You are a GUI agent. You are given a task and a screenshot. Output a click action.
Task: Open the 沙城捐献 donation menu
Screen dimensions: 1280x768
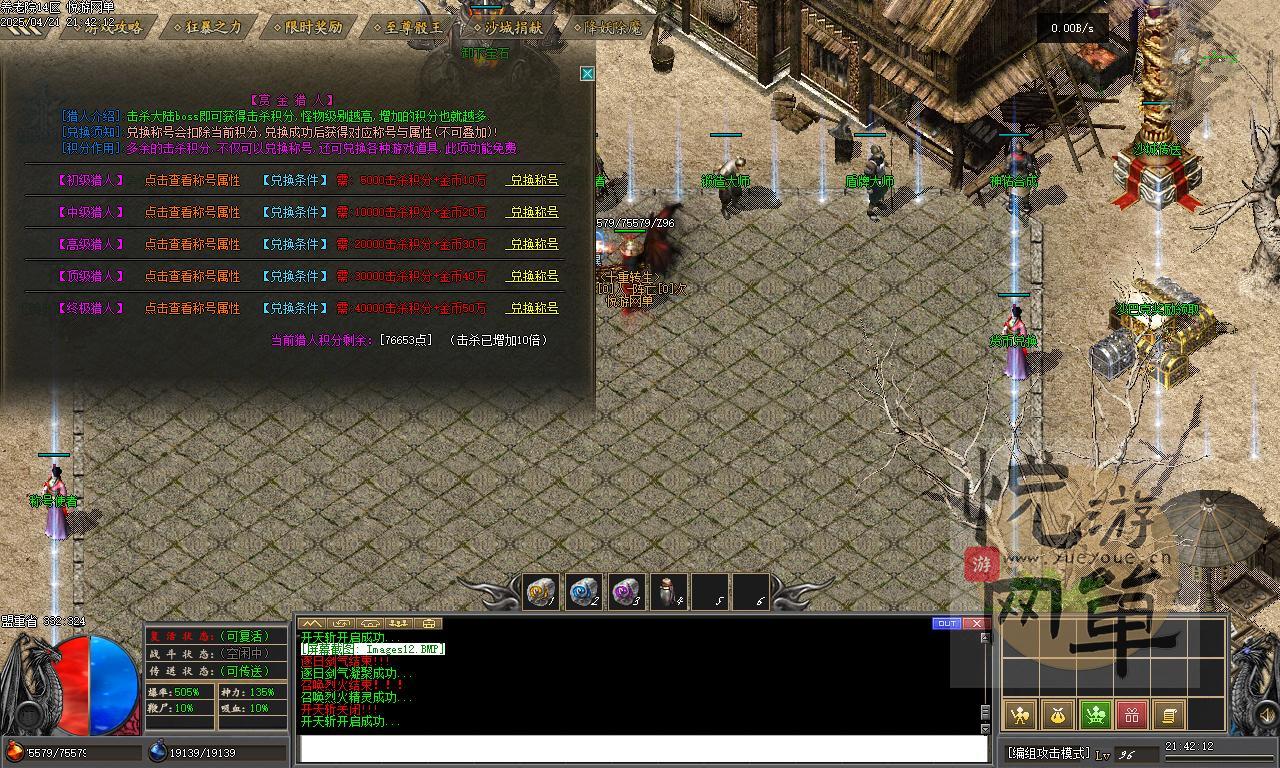click(507, 28)
